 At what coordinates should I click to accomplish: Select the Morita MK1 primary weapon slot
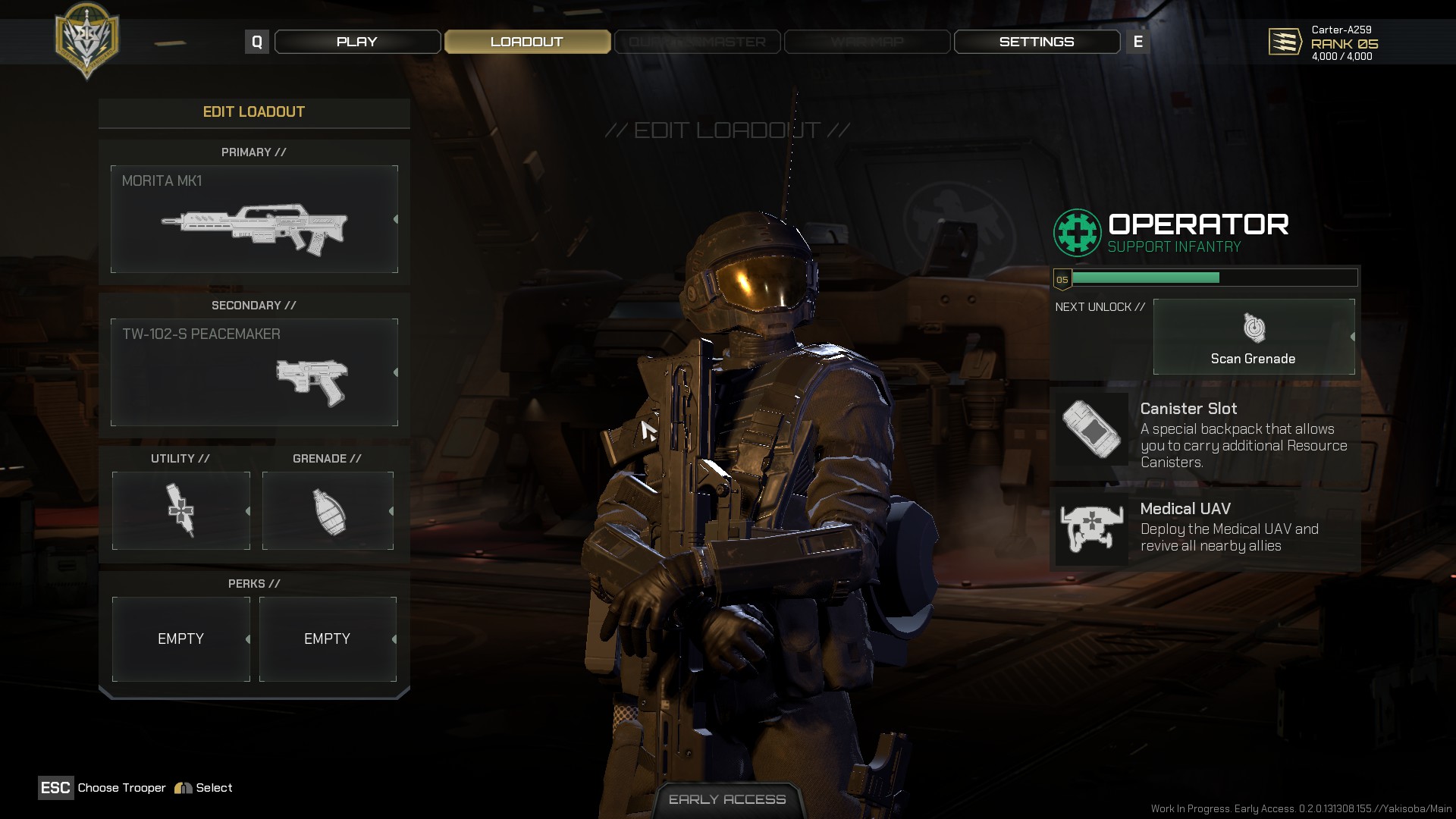point(254,219)
